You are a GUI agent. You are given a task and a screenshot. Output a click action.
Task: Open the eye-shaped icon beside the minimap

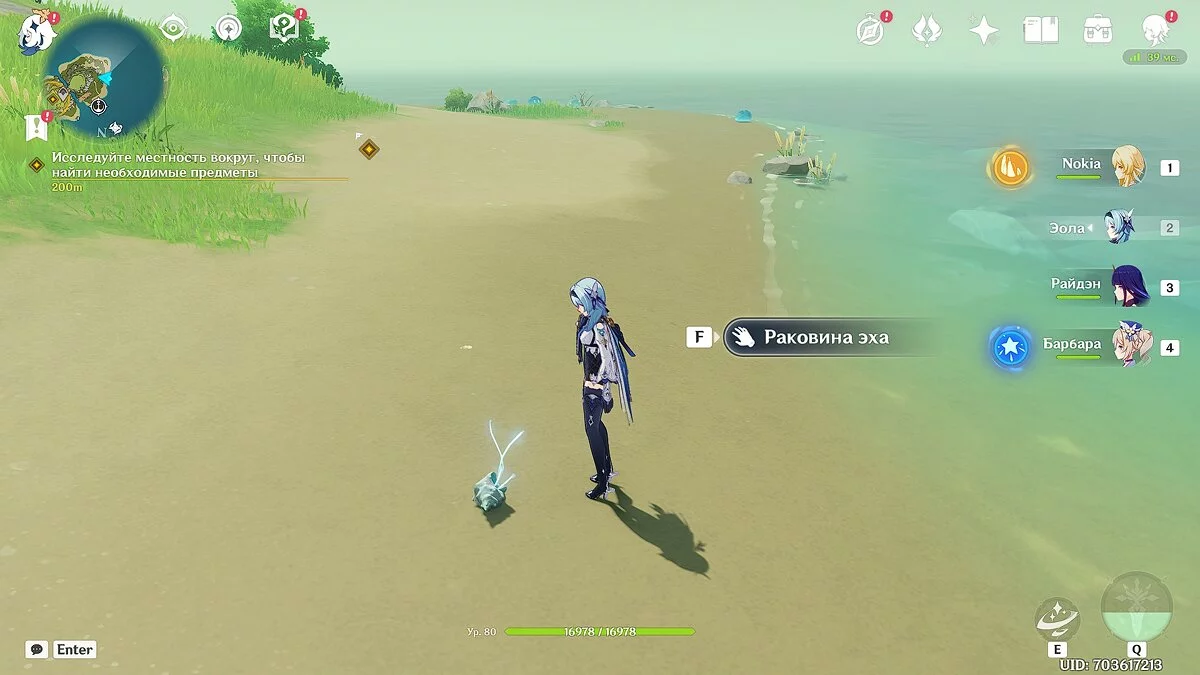point(174,29)
